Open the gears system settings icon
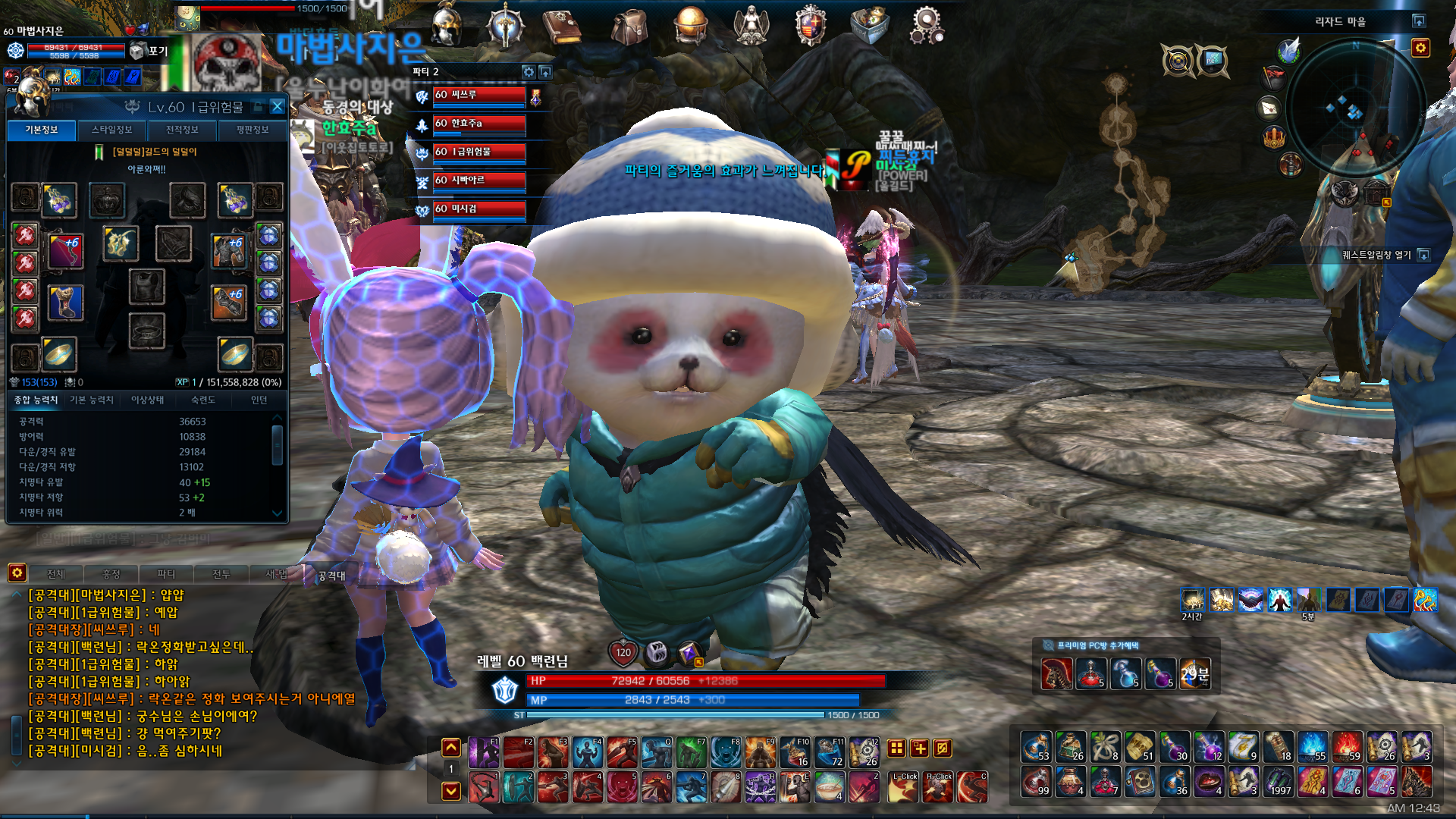 pyautogui.click(x=927, y=25)
